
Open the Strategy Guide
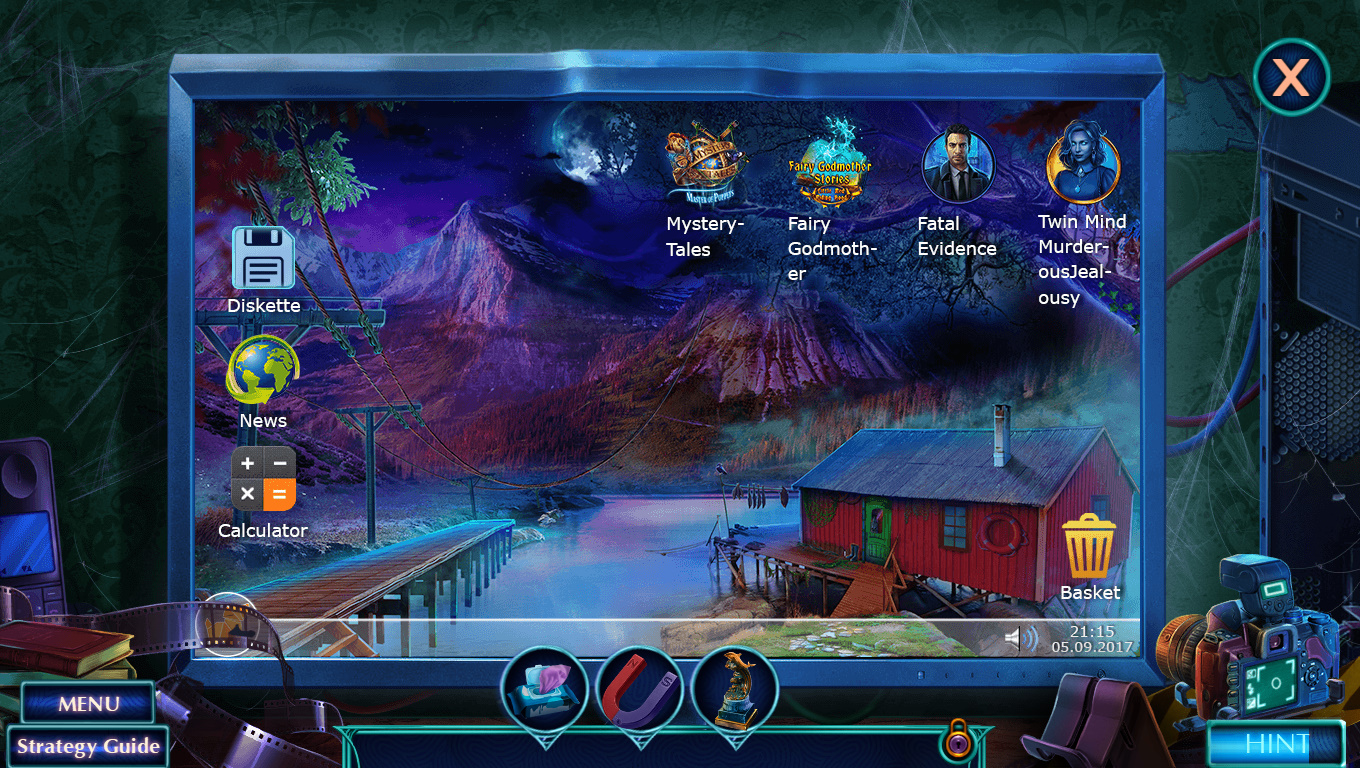coord(87,746)
